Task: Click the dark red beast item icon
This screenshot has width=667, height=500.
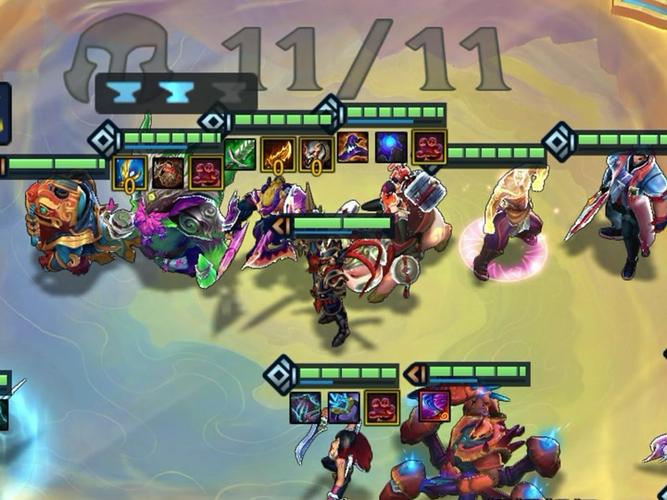Action: pos(168,172)
